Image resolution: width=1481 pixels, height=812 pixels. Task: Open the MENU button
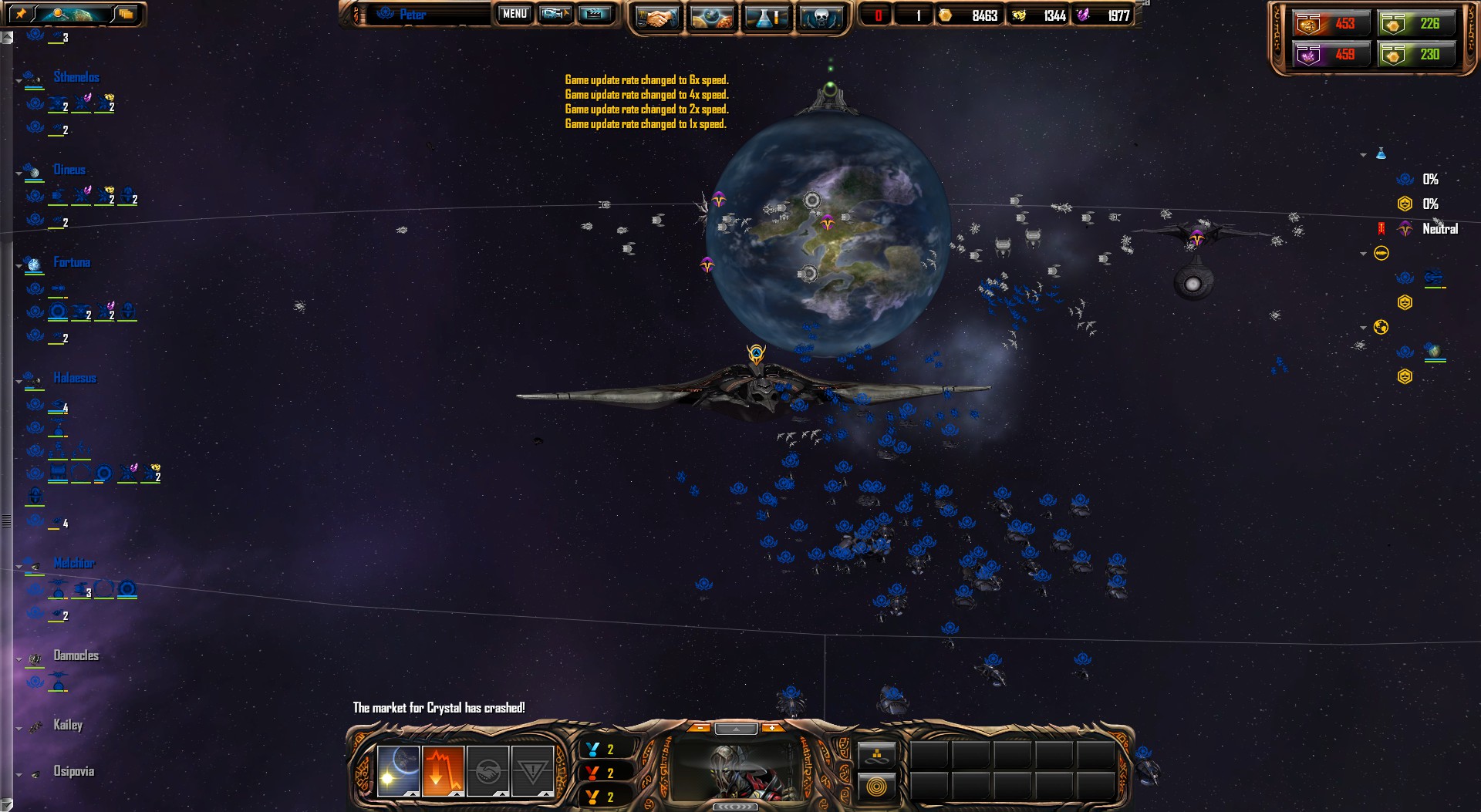point(514,14)
